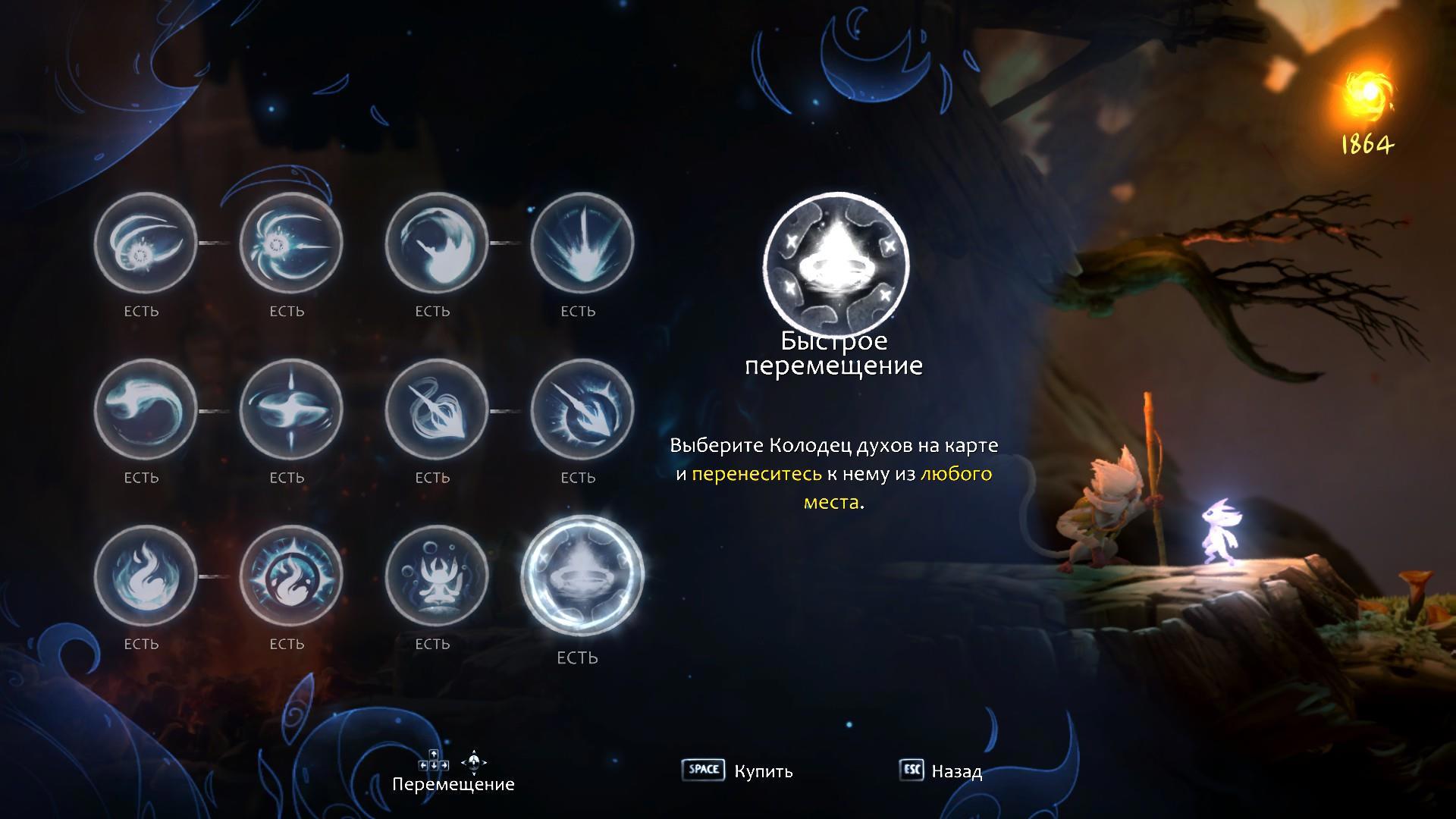Click the highlighted fast travel skill icon
The height and width of the screenshot is (819, 1456).
click(x=582, y=576)
